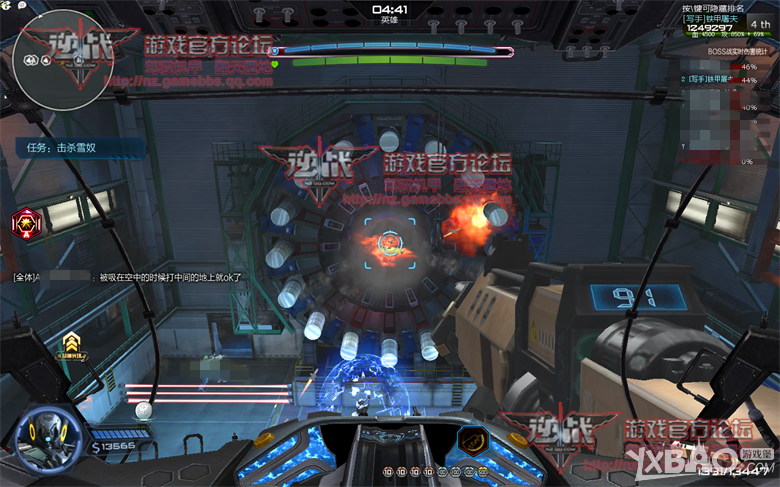Open the team chat message line

coord(128,276)
